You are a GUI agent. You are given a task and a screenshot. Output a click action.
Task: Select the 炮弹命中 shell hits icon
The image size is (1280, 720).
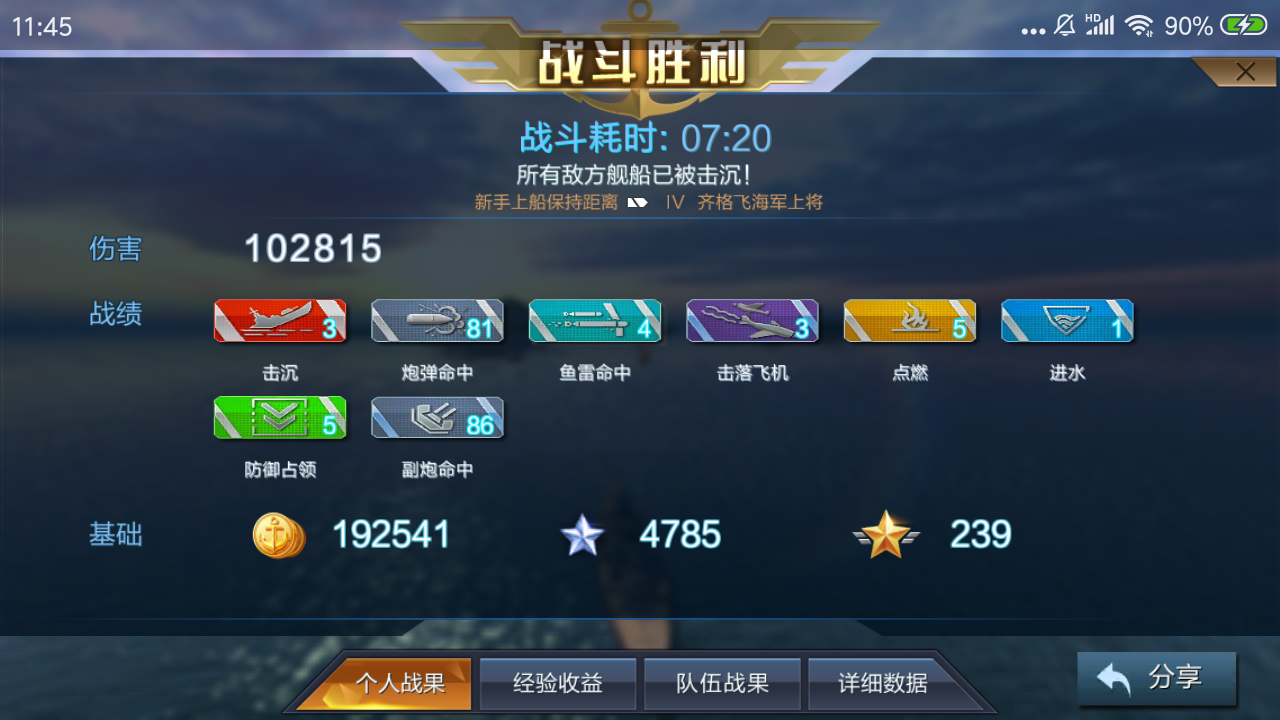pyautogui.click(x=437, y=320)
